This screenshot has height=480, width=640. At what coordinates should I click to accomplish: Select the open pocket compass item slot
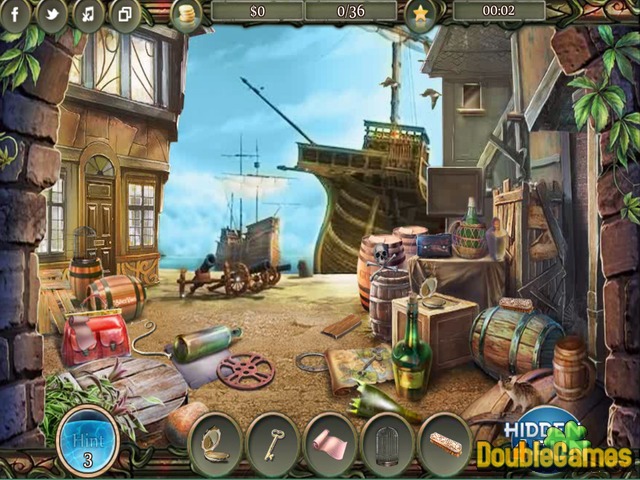[215, 439]
